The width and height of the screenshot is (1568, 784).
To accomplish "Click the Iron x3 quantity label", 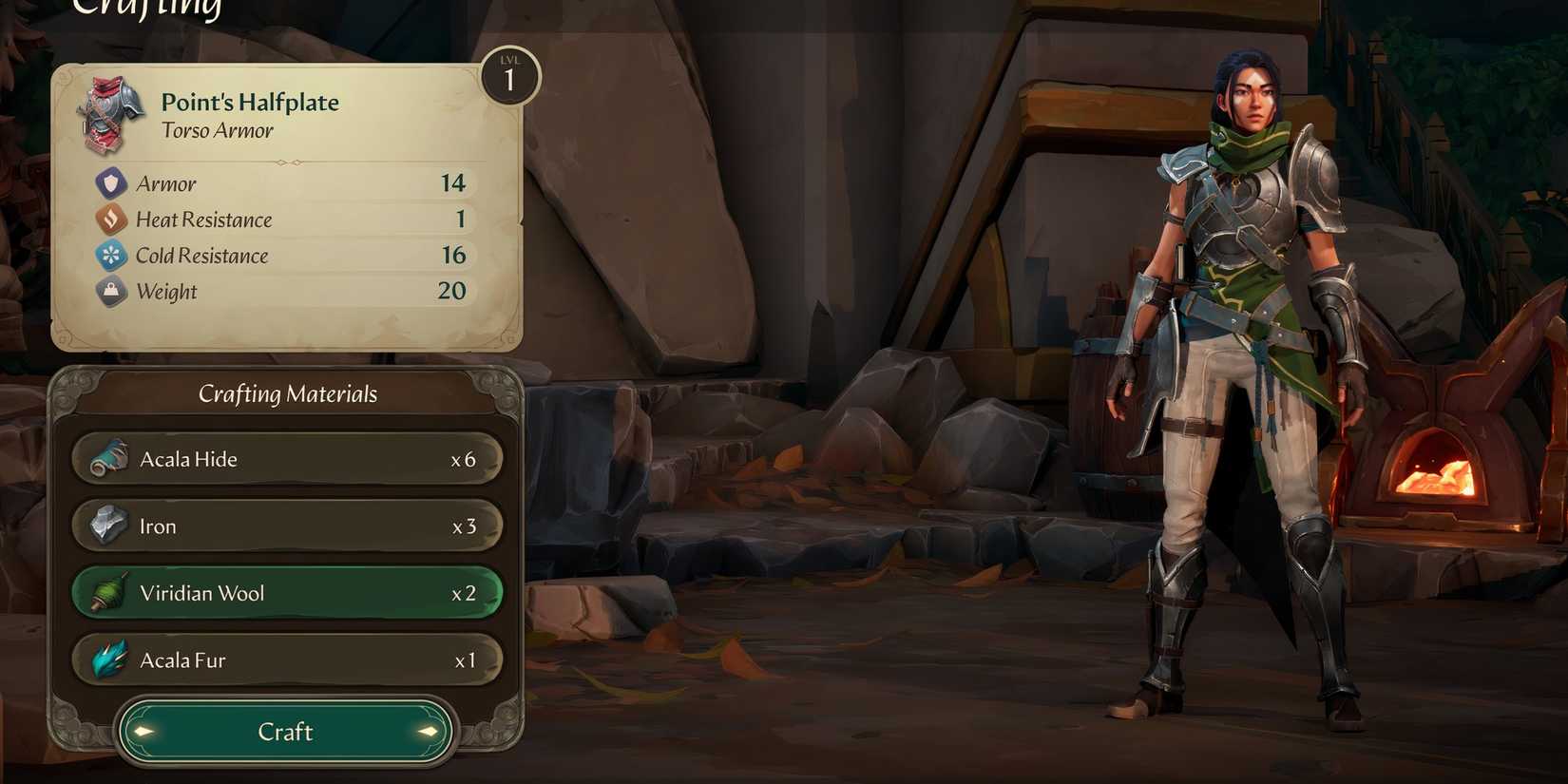I will tap(463, 525).
